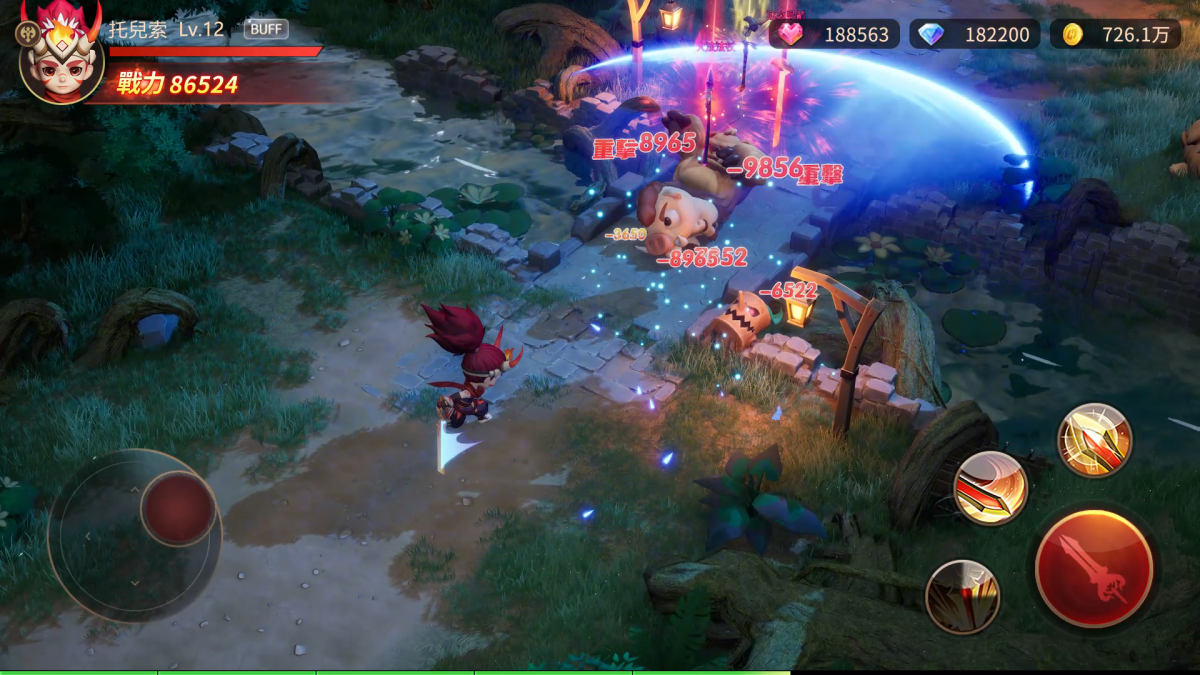The height and width of the screenshot is (675, 1200).
Task: Select the pink heart gem currency icon
Action: coord(791,34)
